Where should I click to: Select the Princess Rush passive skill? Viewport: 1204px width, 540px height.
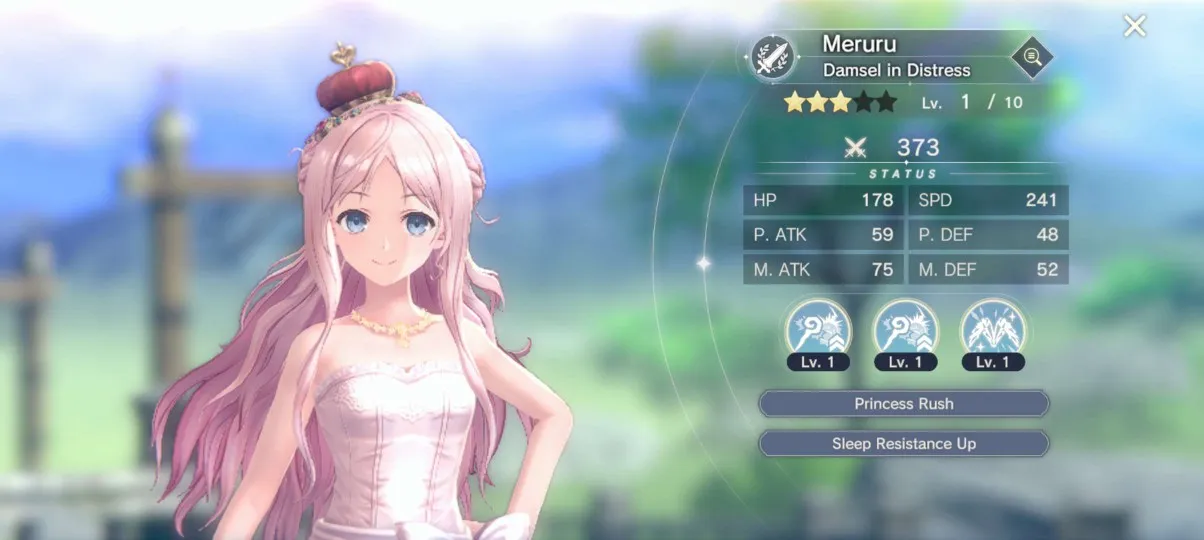[x=903, y=404]
